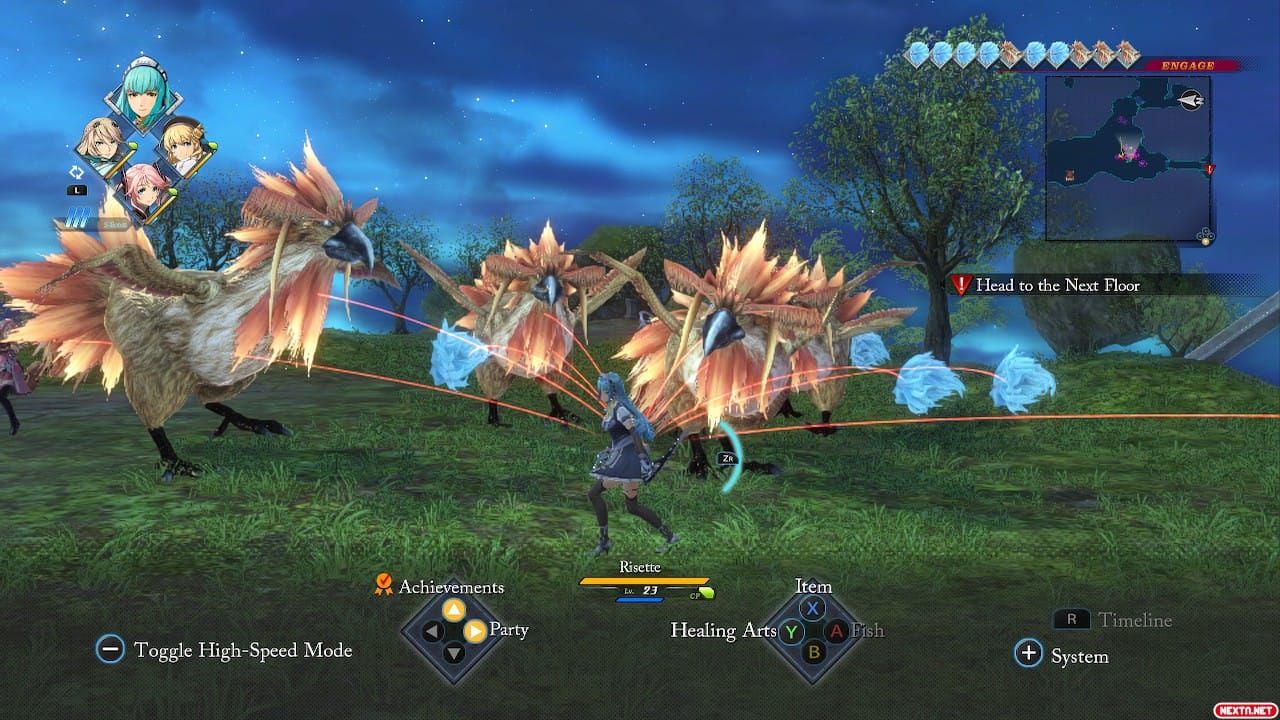Open the minimap

(1128, 158)
